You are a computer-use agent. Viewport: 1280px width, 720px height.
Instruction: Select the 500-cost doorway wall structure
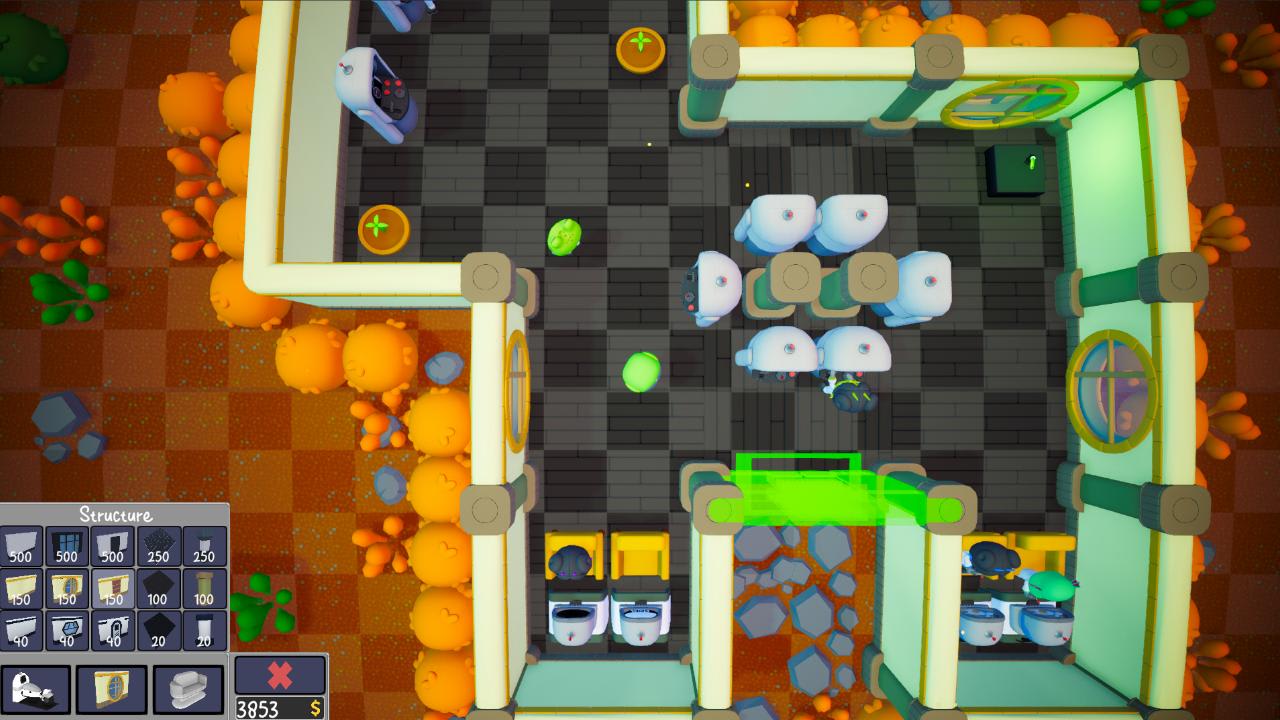(x=112, y=545)
